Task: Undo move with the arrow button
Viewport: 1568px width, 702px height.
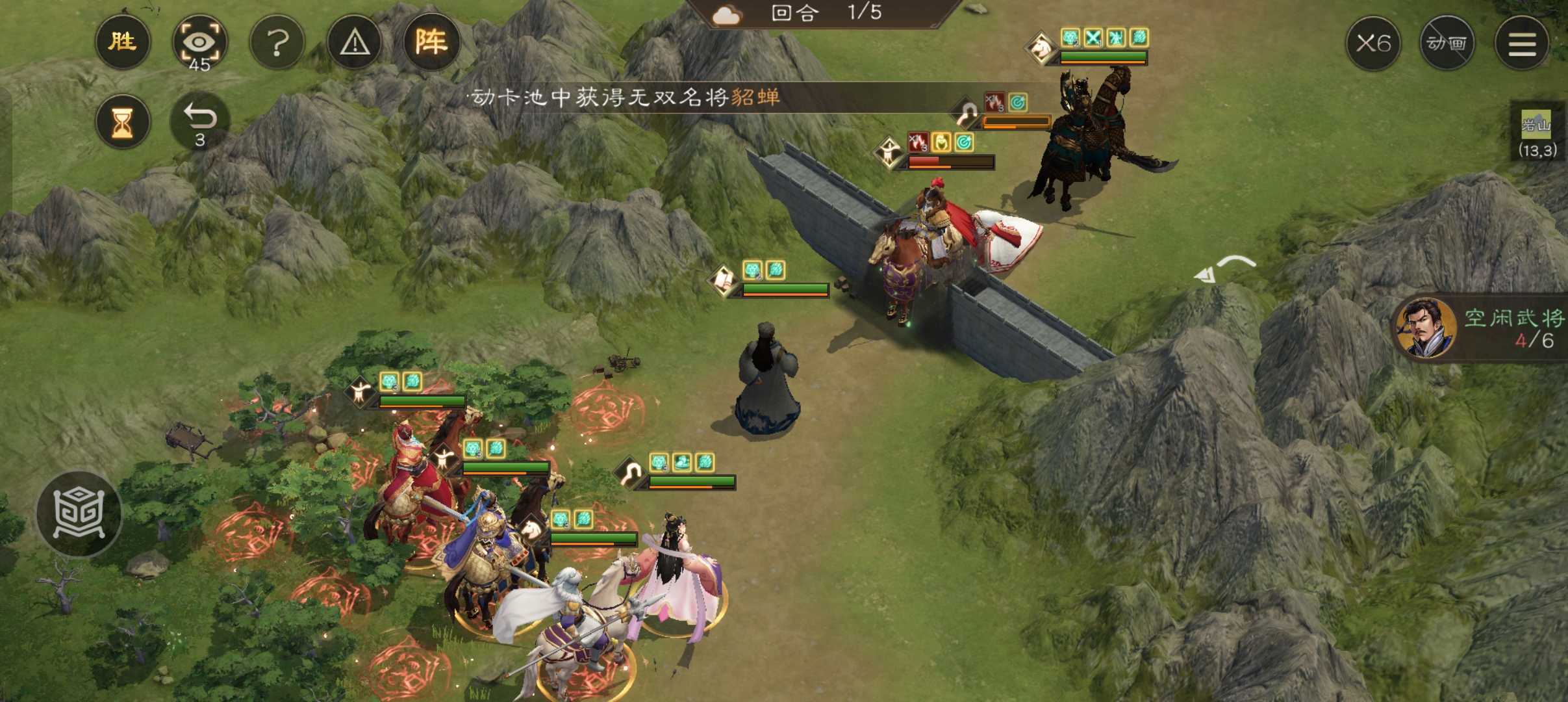Action: (199, 121)
